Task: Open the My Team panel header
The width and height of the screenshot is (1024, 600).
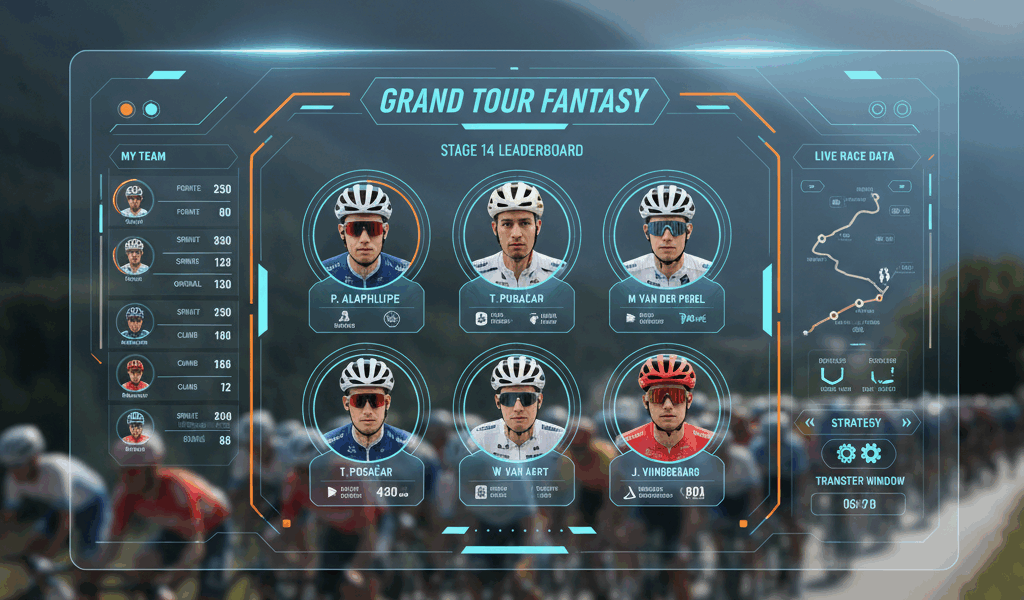Action: [x=144, y=156]
